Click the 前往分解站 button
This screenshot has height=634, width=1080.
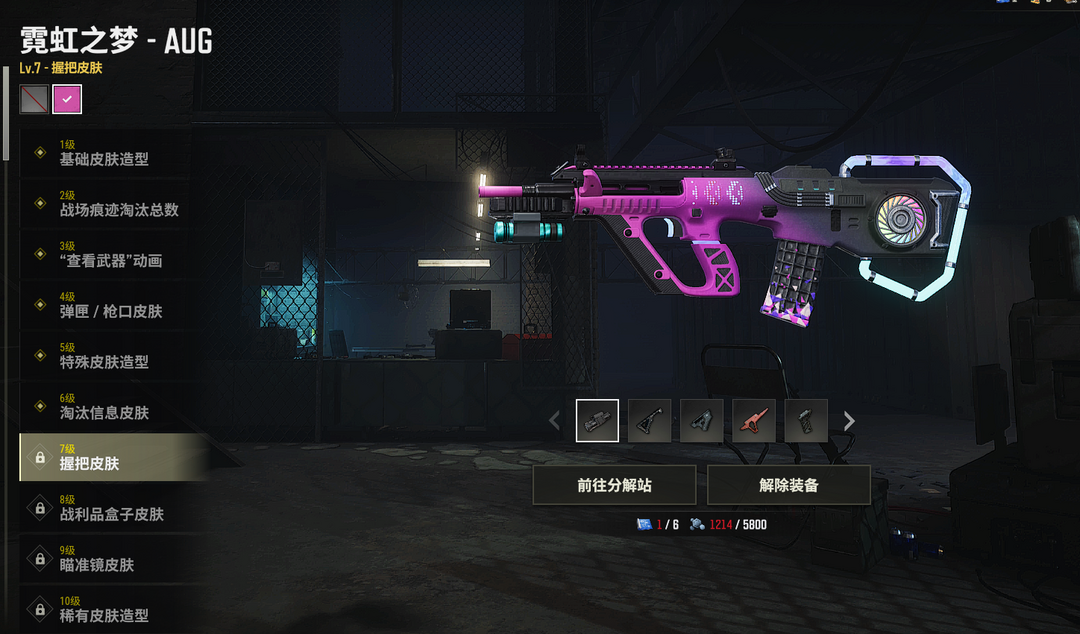615,485
